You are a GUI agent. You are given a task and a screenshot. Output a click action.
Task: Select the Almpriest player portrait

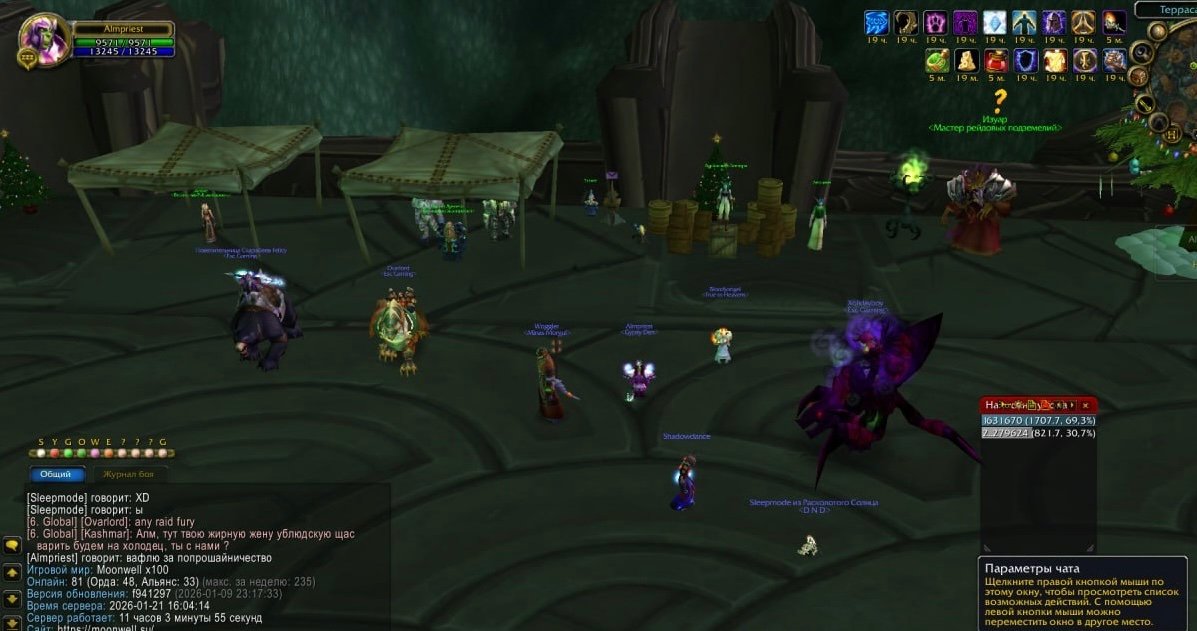pos(43,39)
